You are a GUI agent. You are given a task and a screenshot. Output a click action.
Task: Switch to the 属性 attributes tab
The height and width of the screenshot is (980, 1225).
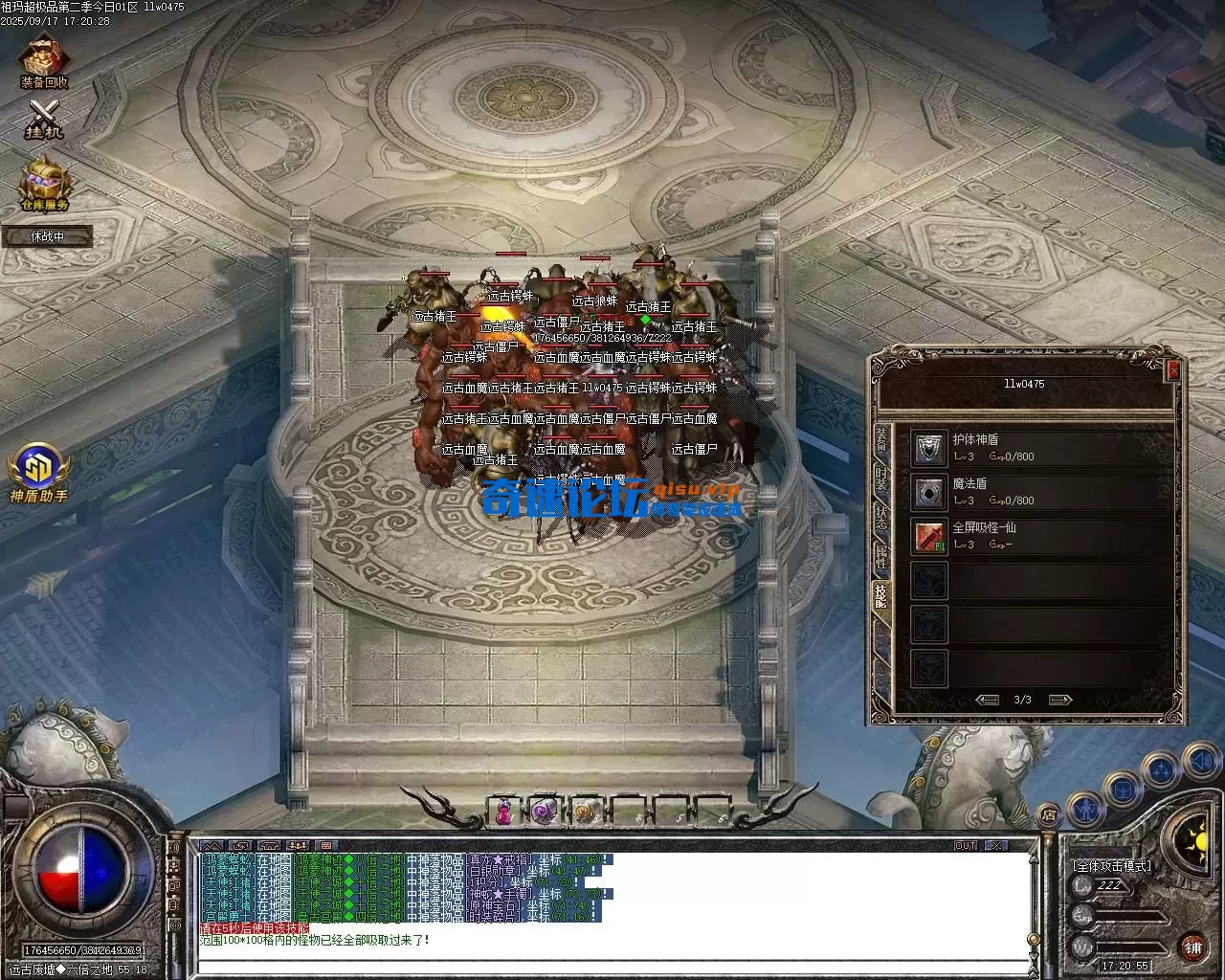pos(880,557)
